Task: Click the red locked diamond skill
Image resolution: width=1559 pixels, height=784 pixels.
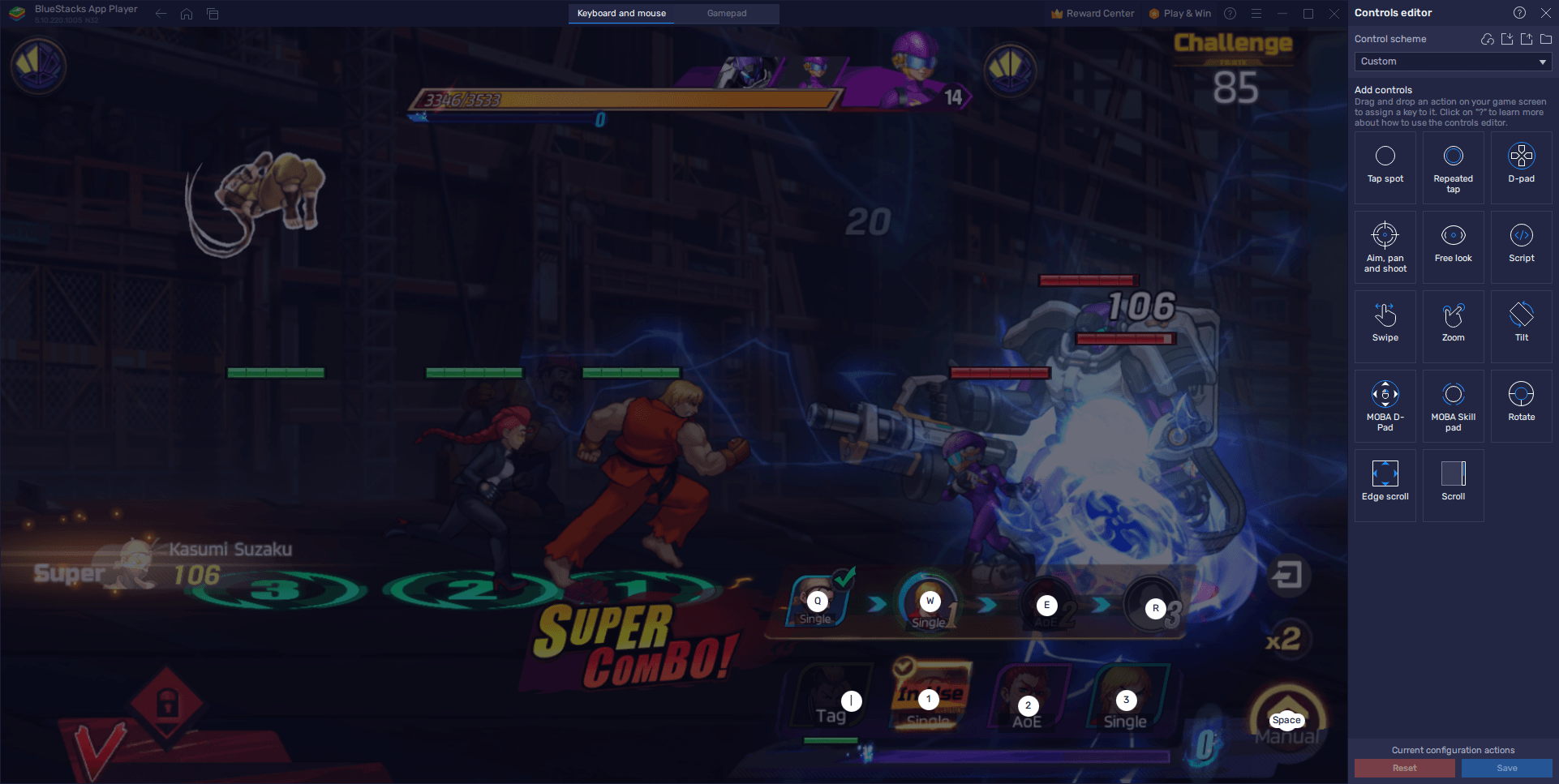Action: point(167,701)
